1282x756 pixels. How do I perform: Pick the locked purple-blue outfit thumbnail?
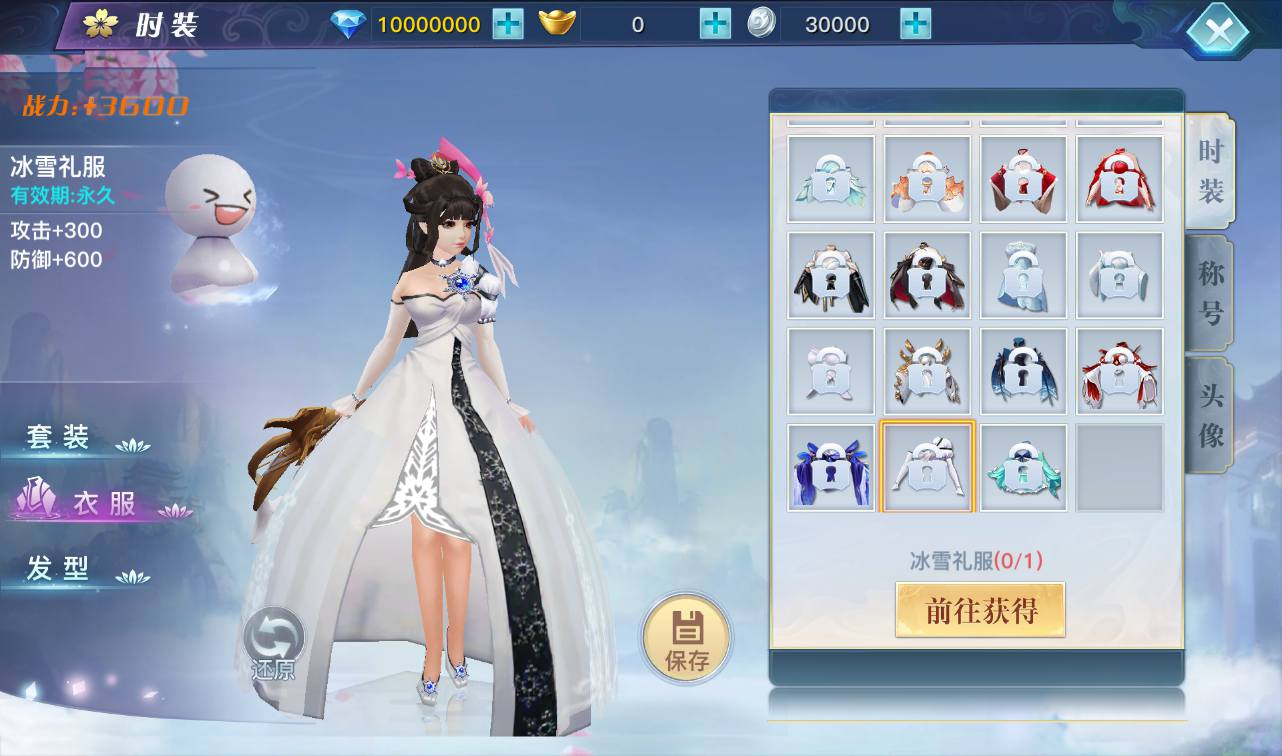(x=831, y=468)
